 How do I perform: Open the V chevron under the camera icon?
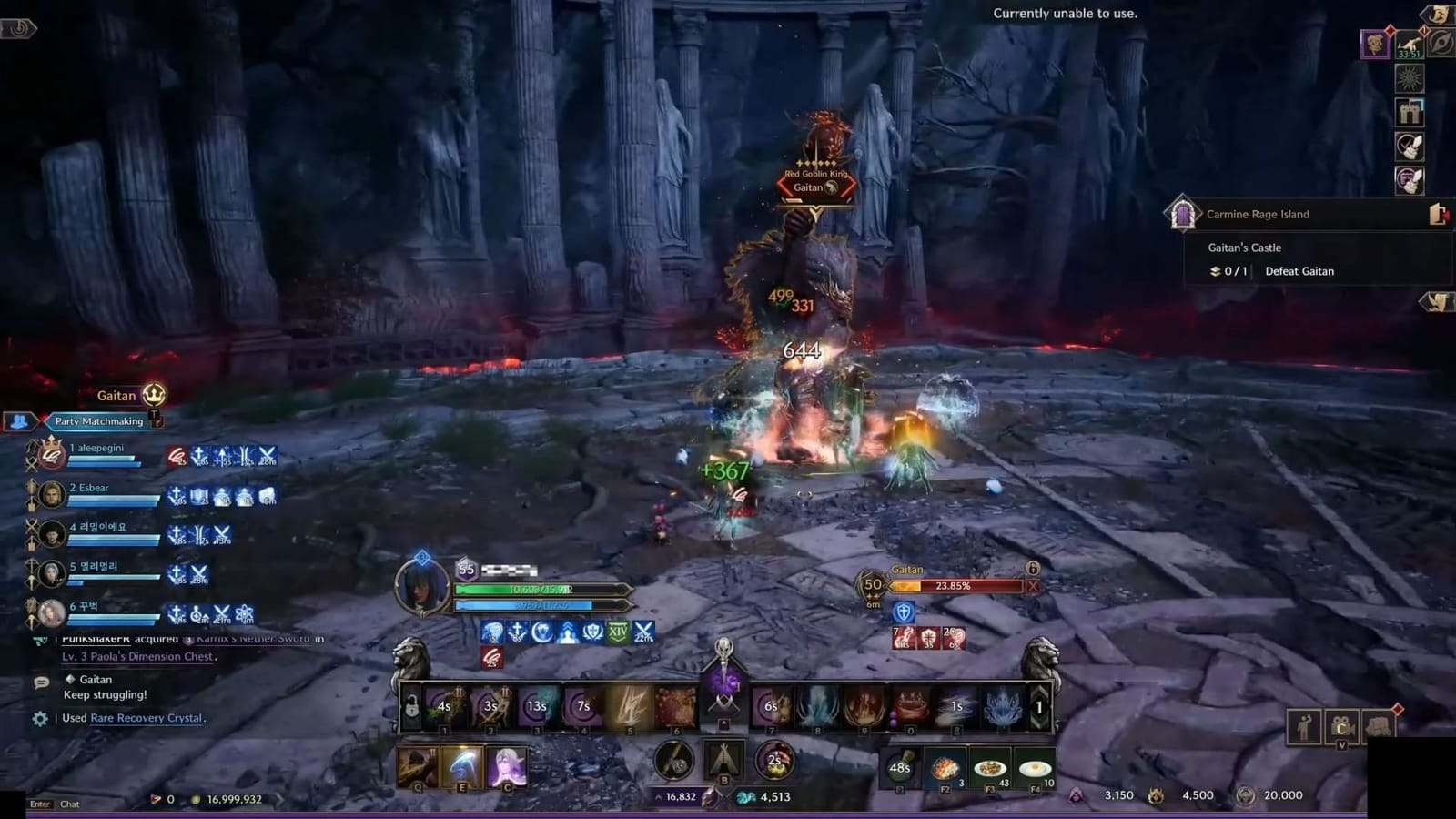[1341, 745]
